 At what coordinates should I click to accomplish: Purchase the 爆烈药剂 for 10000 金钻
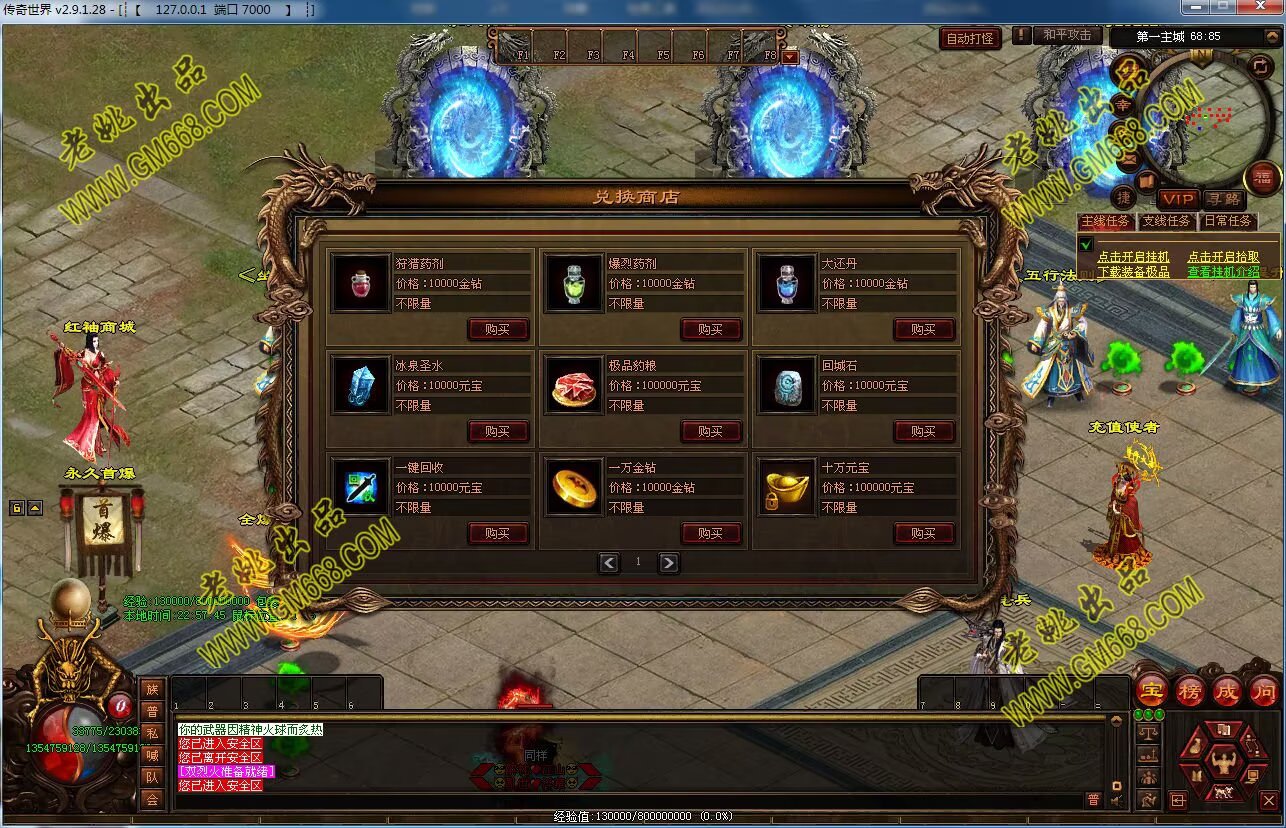point(710,330)
